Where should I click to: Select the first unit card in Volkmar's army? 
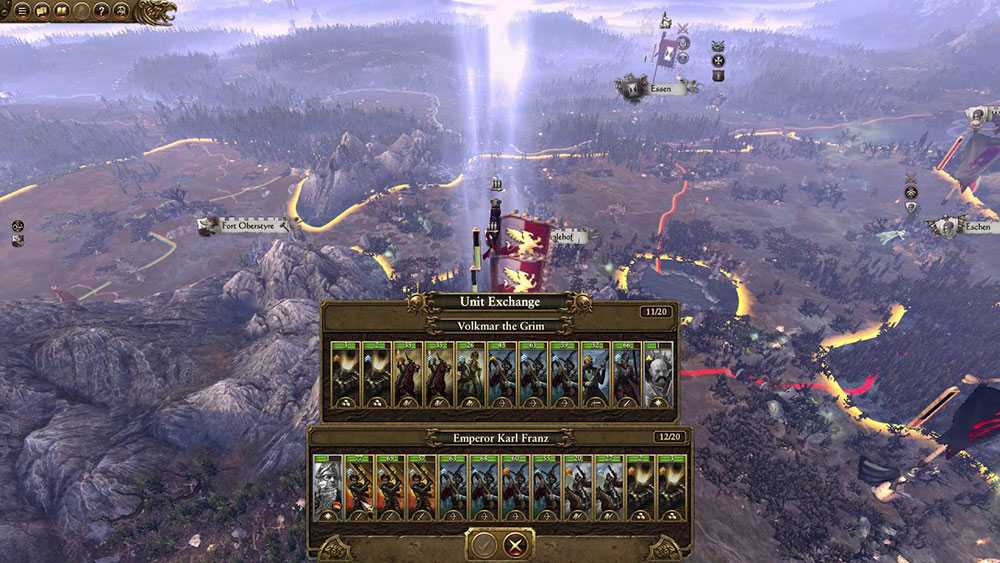point(346,375)
